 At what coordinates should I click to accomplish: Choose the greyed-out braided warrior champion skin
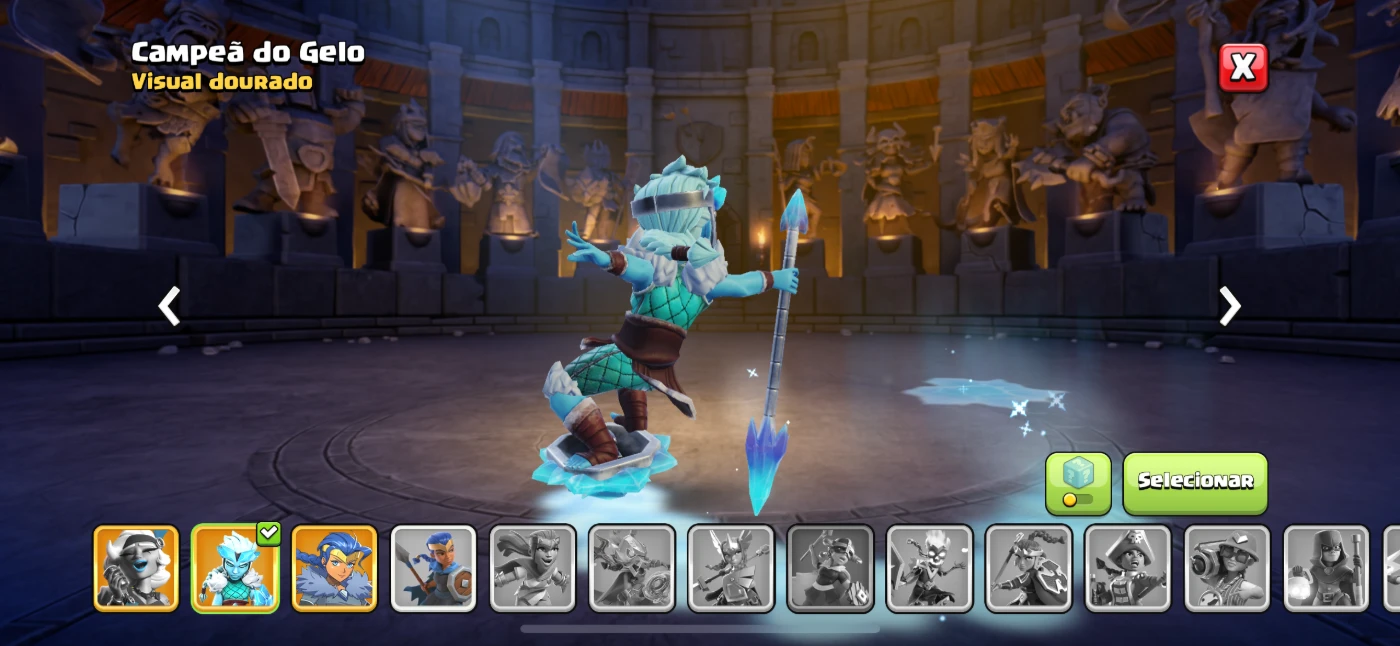[x=1028, y=567]
